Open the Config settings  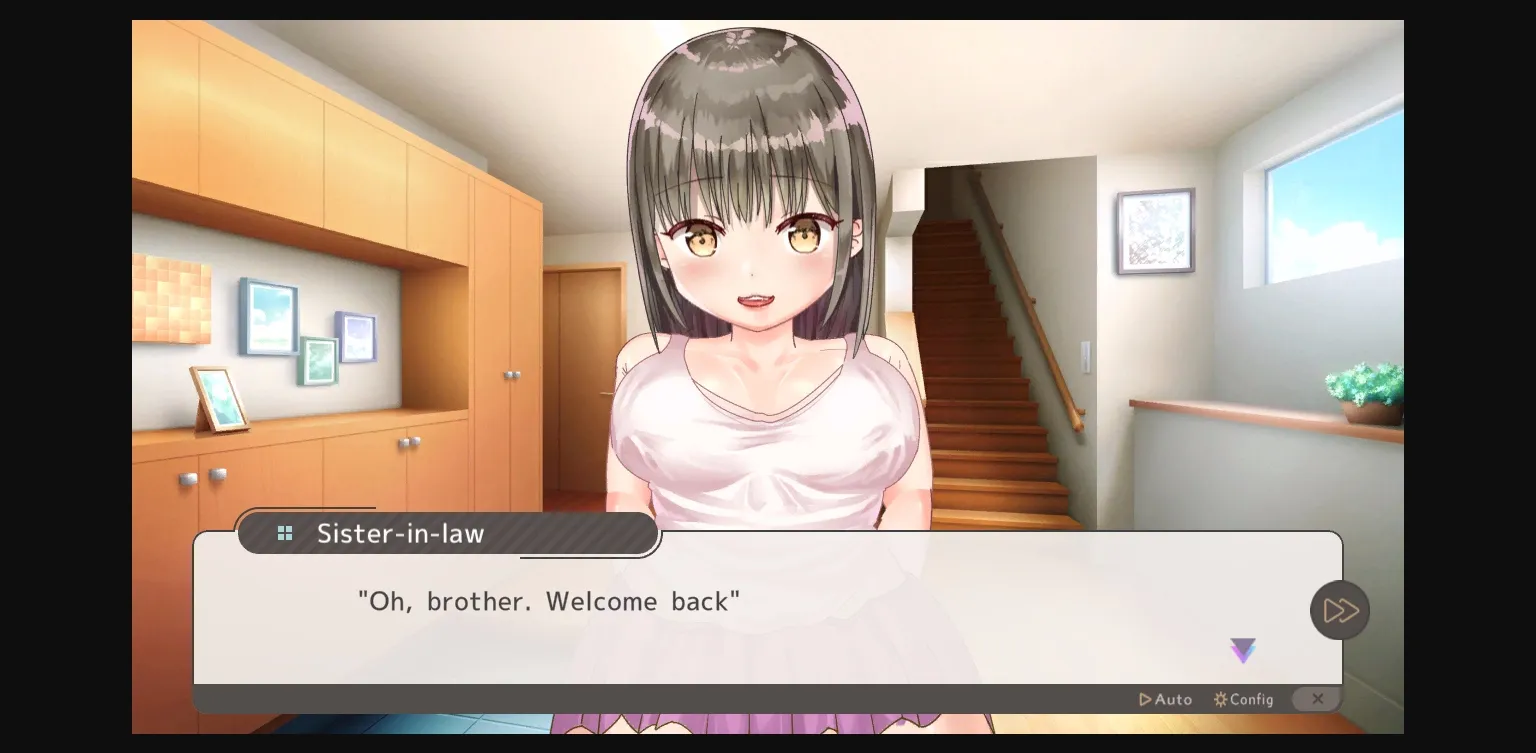coord(1243,699)
